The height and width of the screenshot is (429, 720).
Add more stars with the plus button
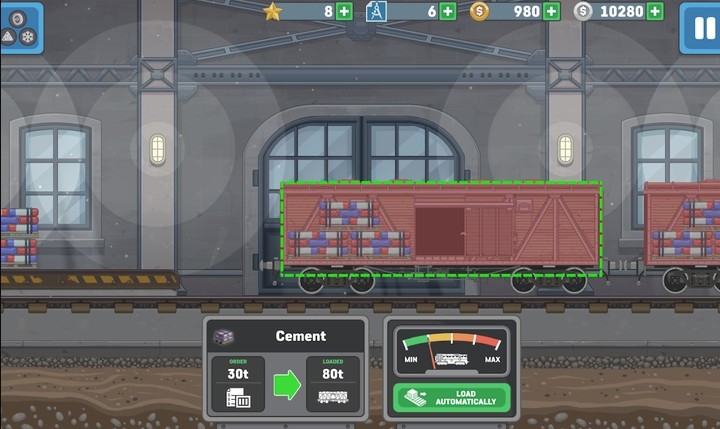coord(344,11)
